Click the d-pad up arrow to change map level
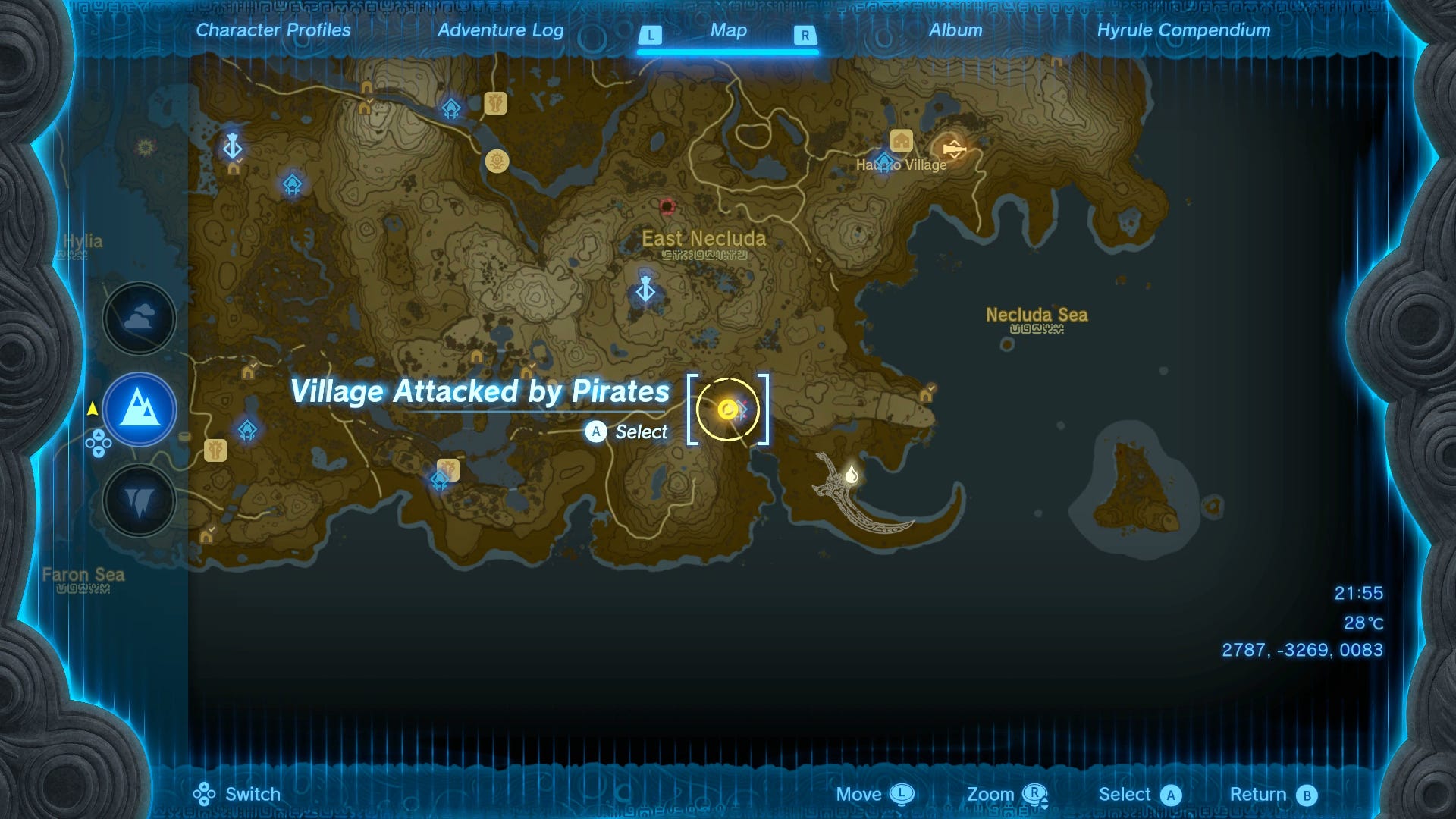The image size is (1456, 819). (99, 435)
